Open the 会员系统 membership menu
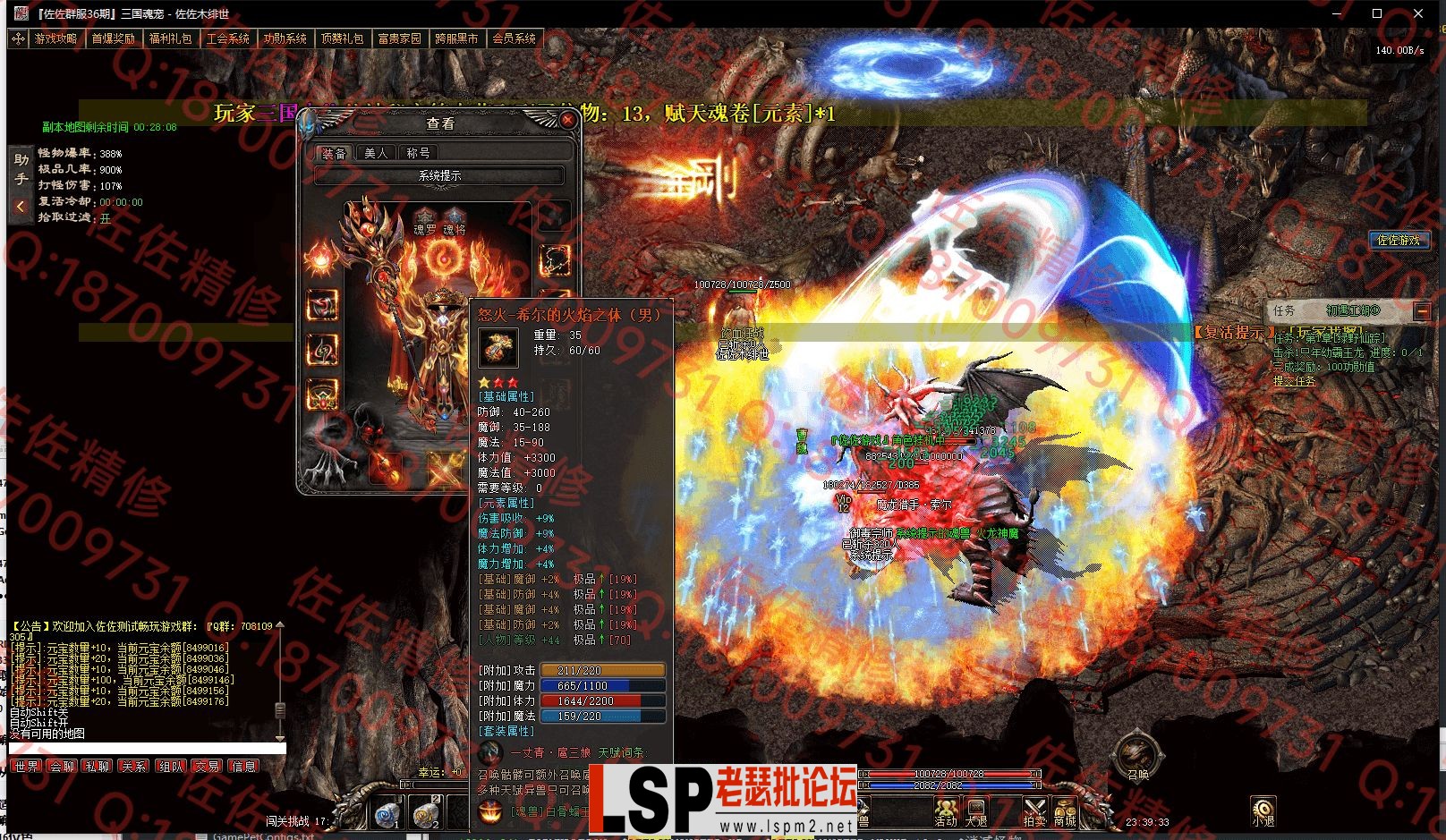Image resolution: width=1446 pixels, height=840 pixels. (x=514, y=38)
